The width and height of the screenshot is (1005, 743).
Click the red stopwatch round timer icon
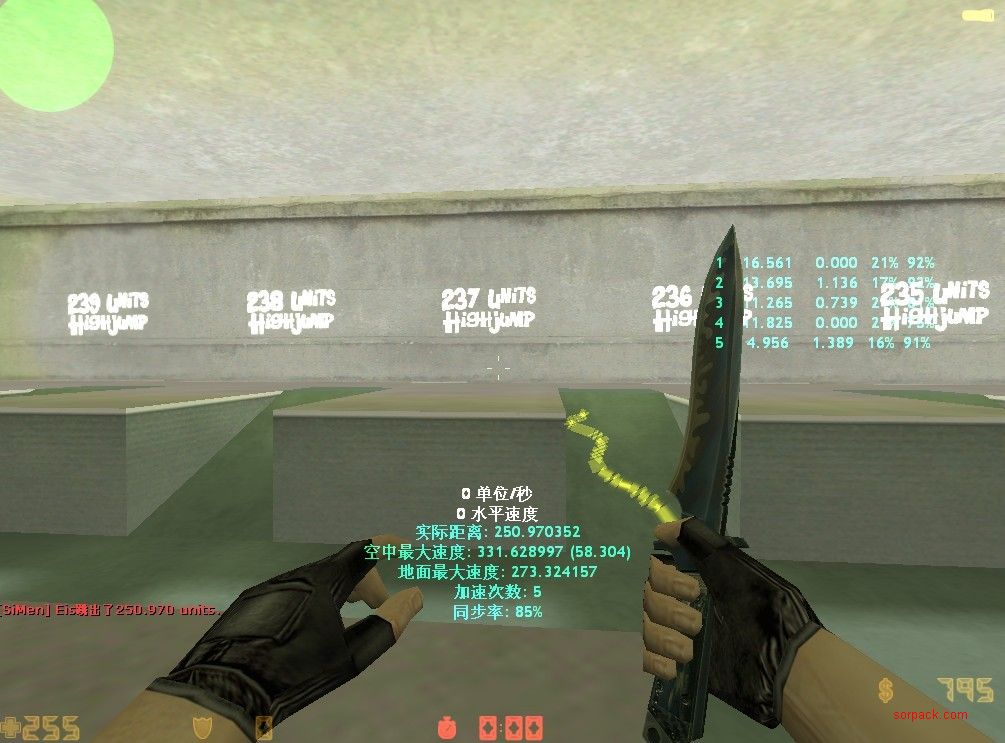pyautogui.click(x=447, y=726)
